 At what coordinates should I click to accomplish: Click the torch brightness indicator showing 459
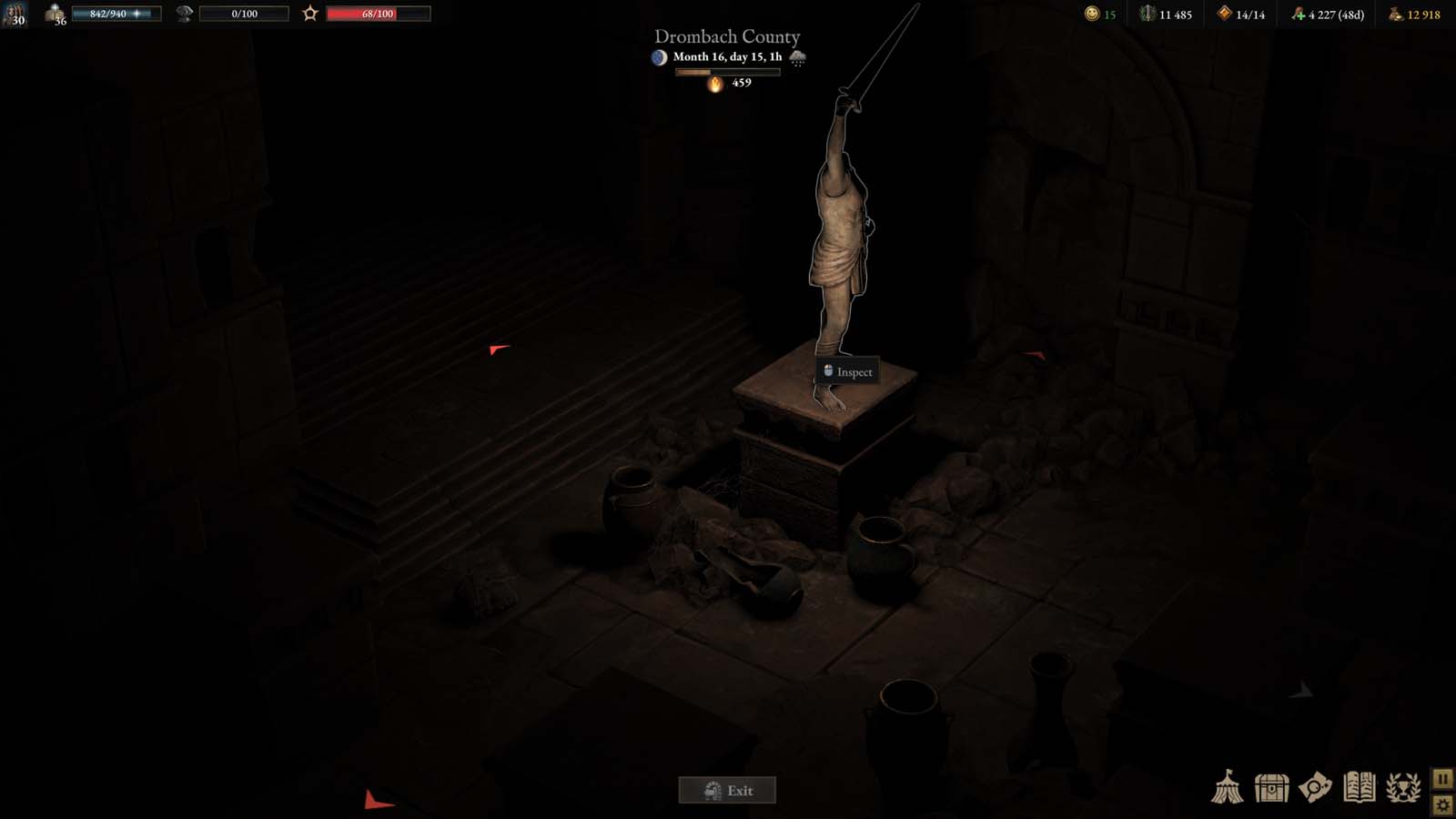tap(717, 84)
